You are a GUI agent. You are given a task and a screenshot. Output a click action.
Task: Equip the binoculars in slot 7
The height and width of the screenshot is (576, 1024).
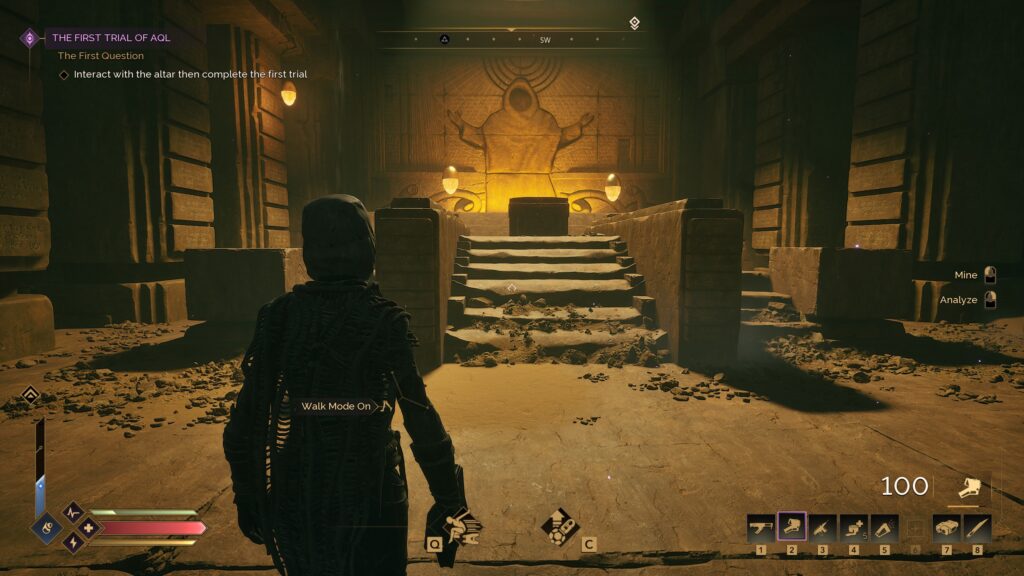tap(946, 527)
